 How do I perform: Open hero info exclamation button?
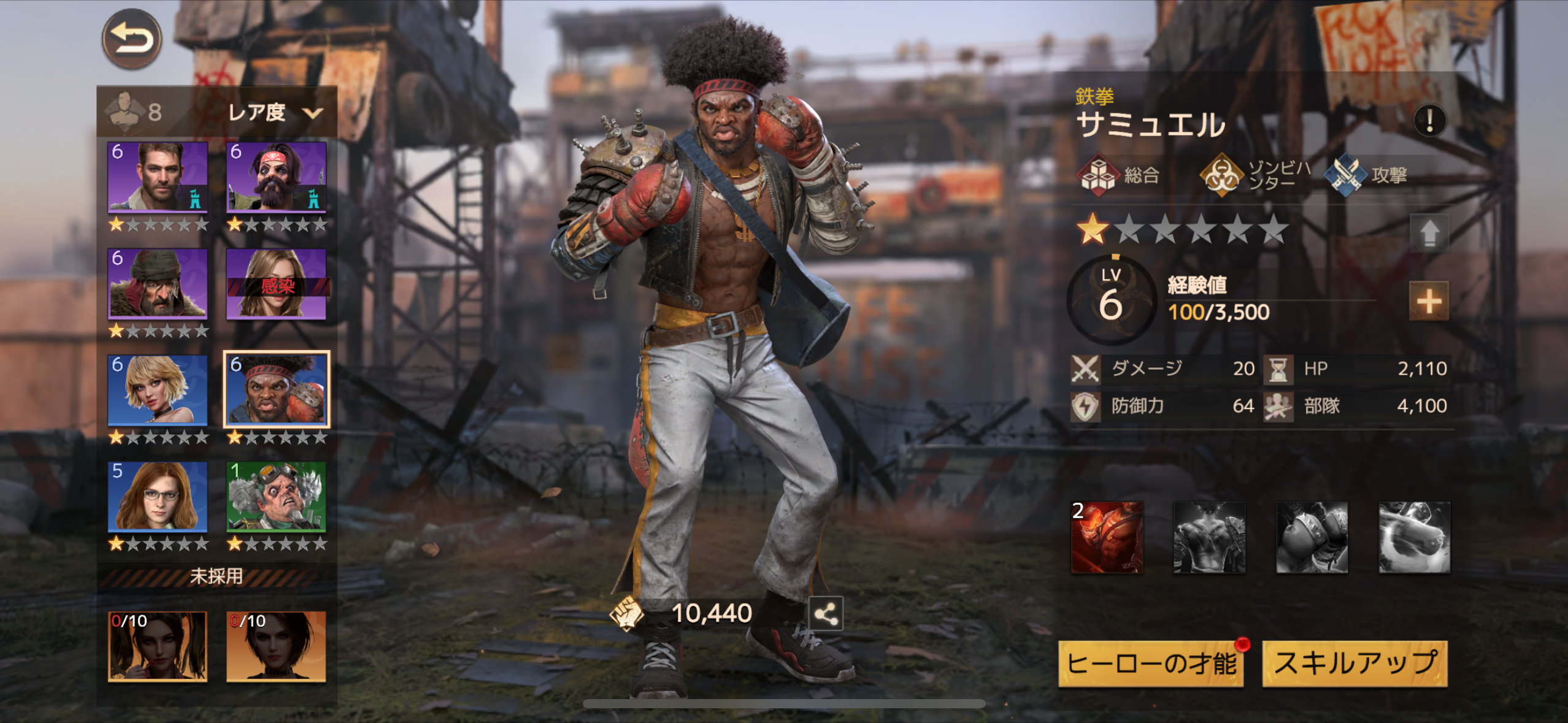1429,120
